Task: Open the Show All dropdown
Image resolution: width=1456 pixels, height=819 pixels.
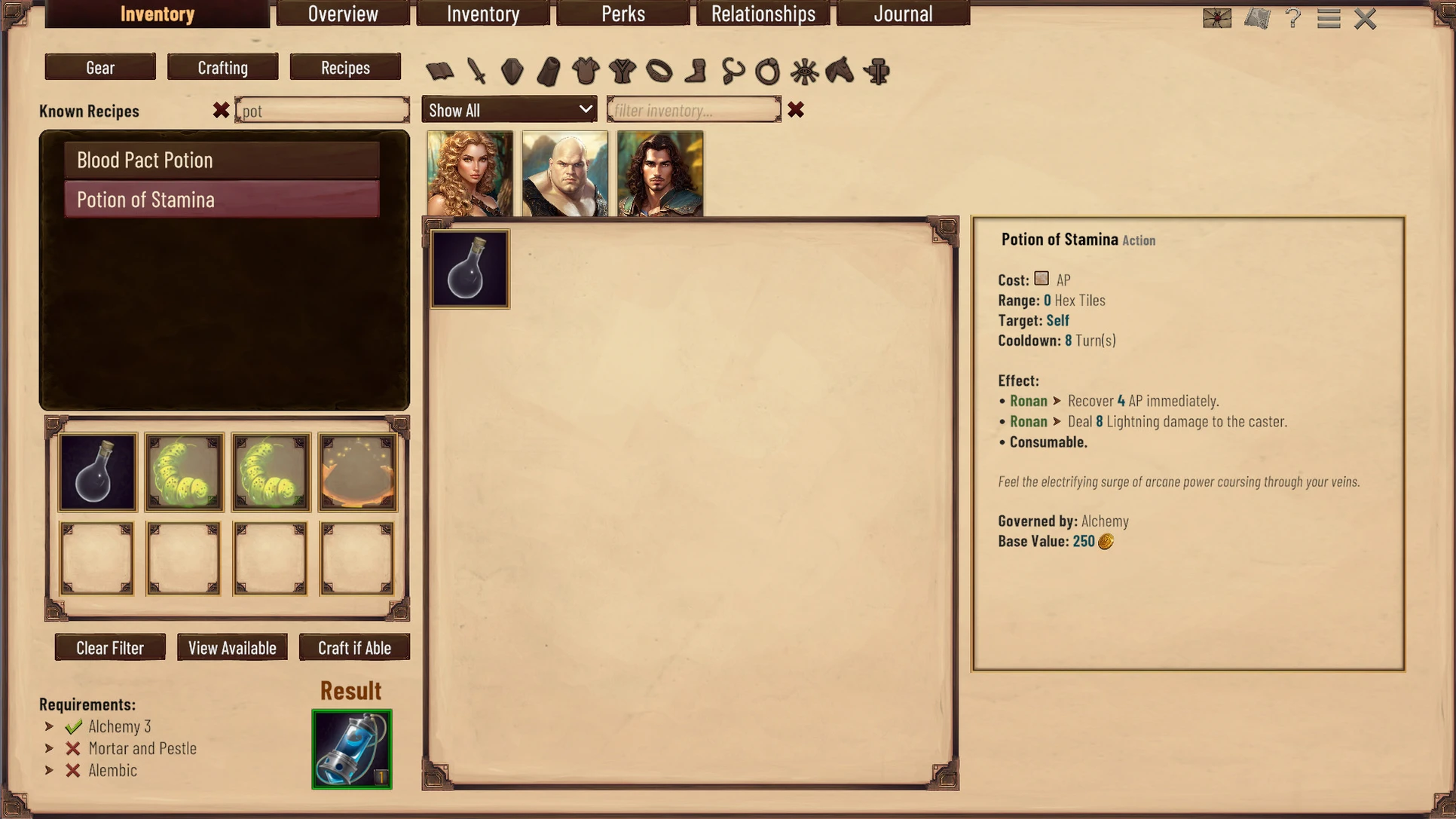Action: pos(509,110)
